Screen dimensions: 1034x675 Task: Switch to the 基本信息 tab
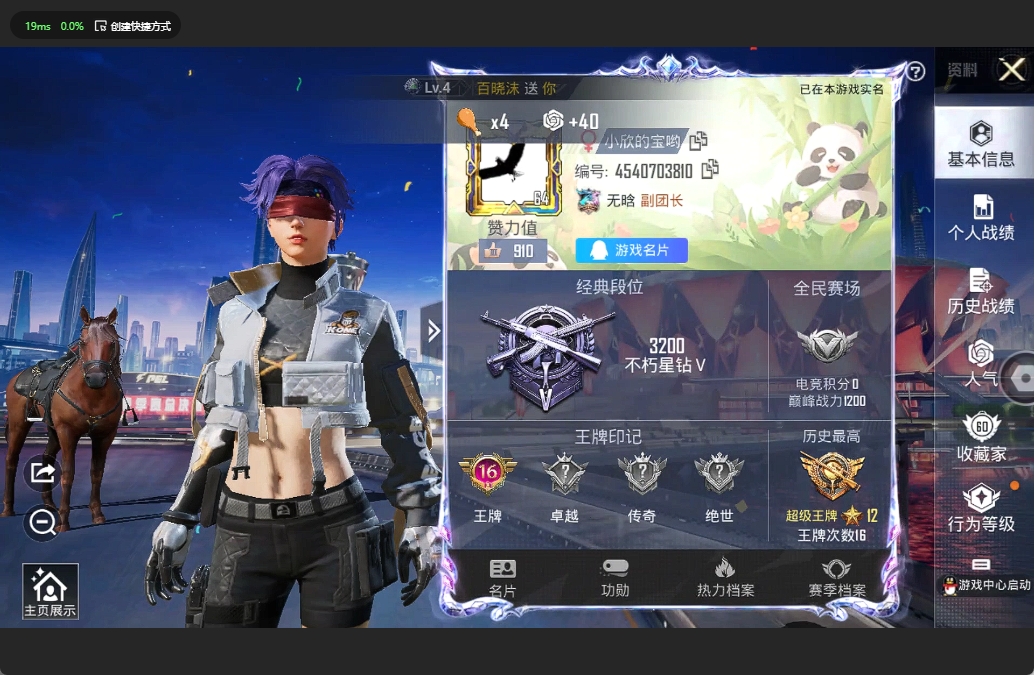[981, 144]
